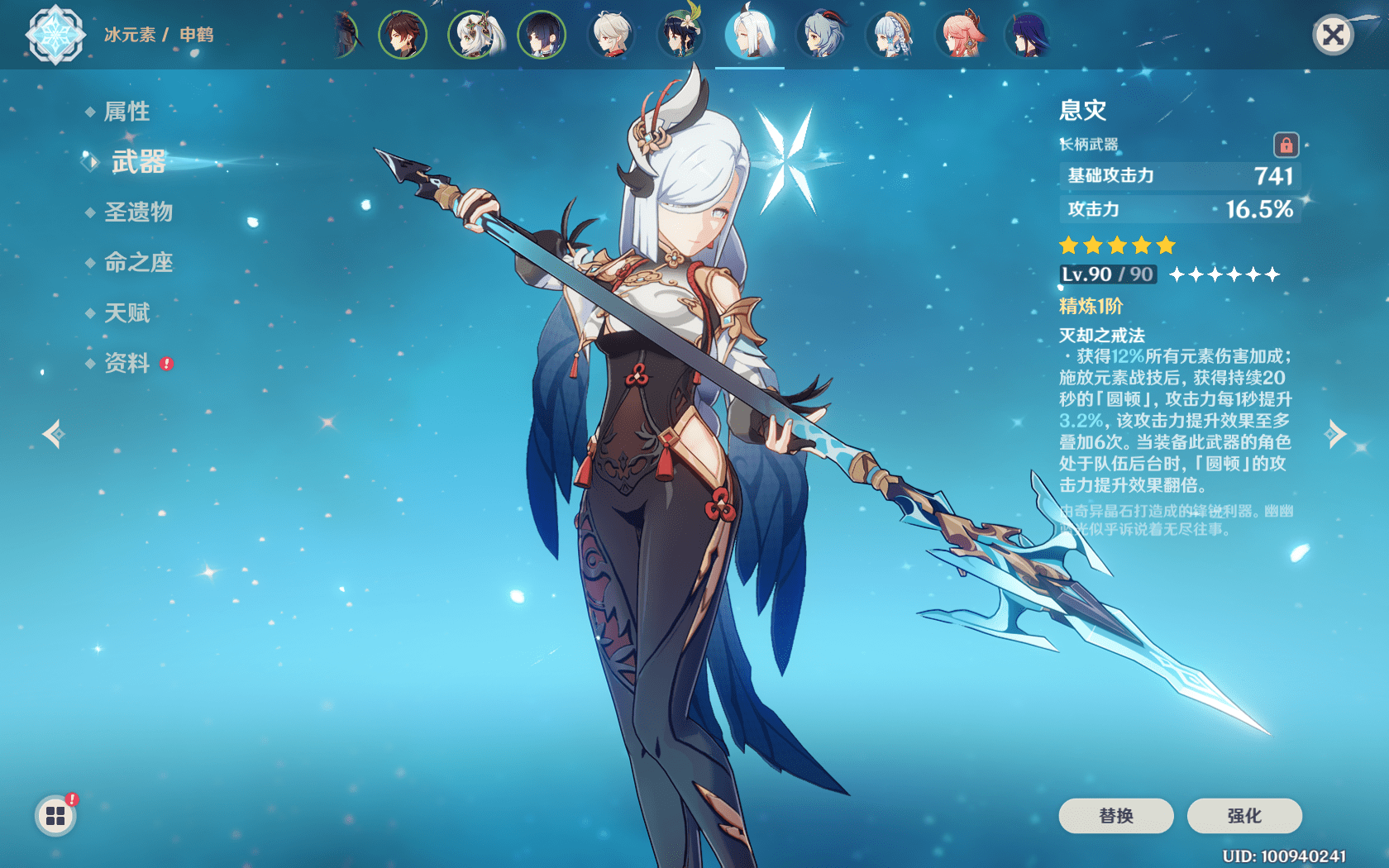Close the character screen with the X button
The height and width of the screenshot is (868, 1389).
point(1333,35)
